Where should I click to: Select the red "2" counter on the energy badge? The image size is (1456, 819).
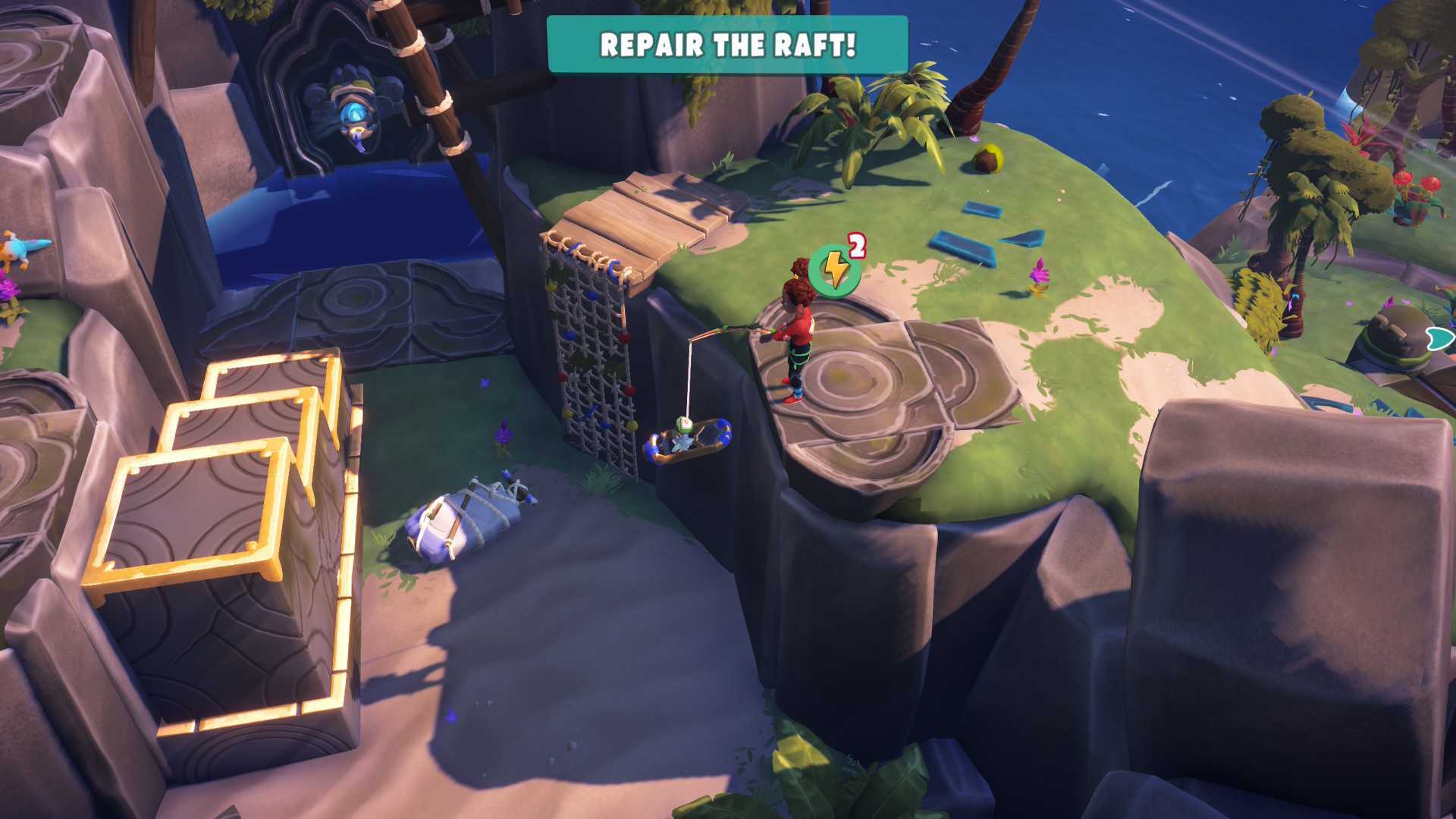(x=858, y=244)
